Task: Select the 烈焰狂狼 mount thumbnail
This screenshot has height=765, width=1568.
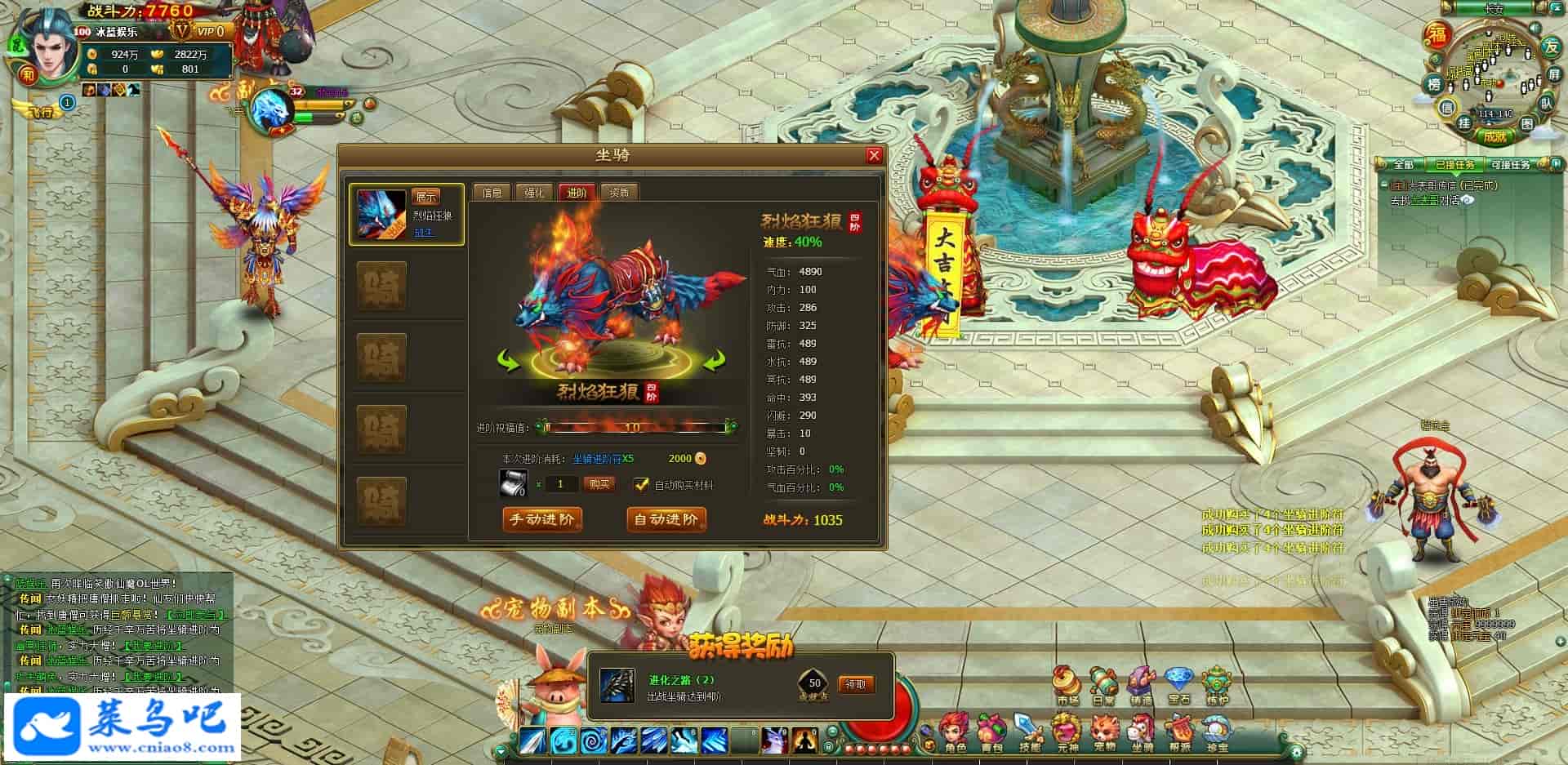Action: click(x=381, y=214)
